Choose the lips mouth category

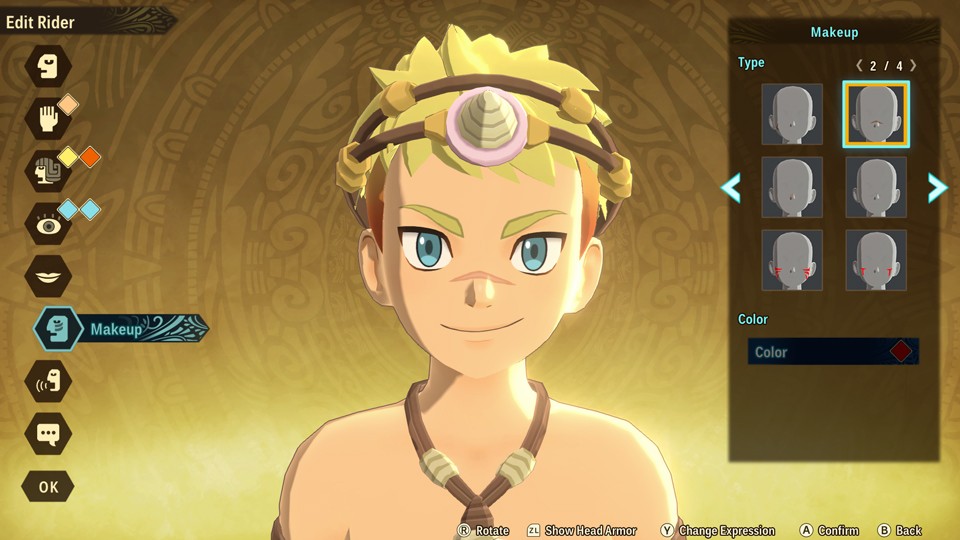(48, 276)
